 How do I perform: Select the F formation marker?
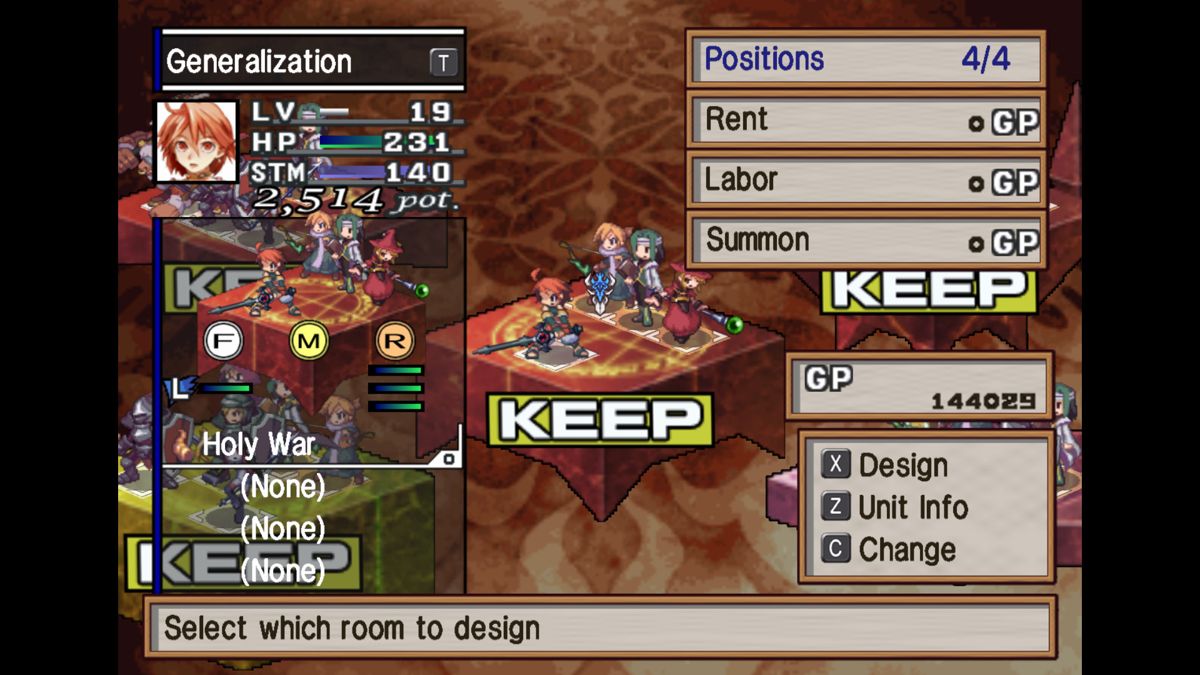[223, 341]
